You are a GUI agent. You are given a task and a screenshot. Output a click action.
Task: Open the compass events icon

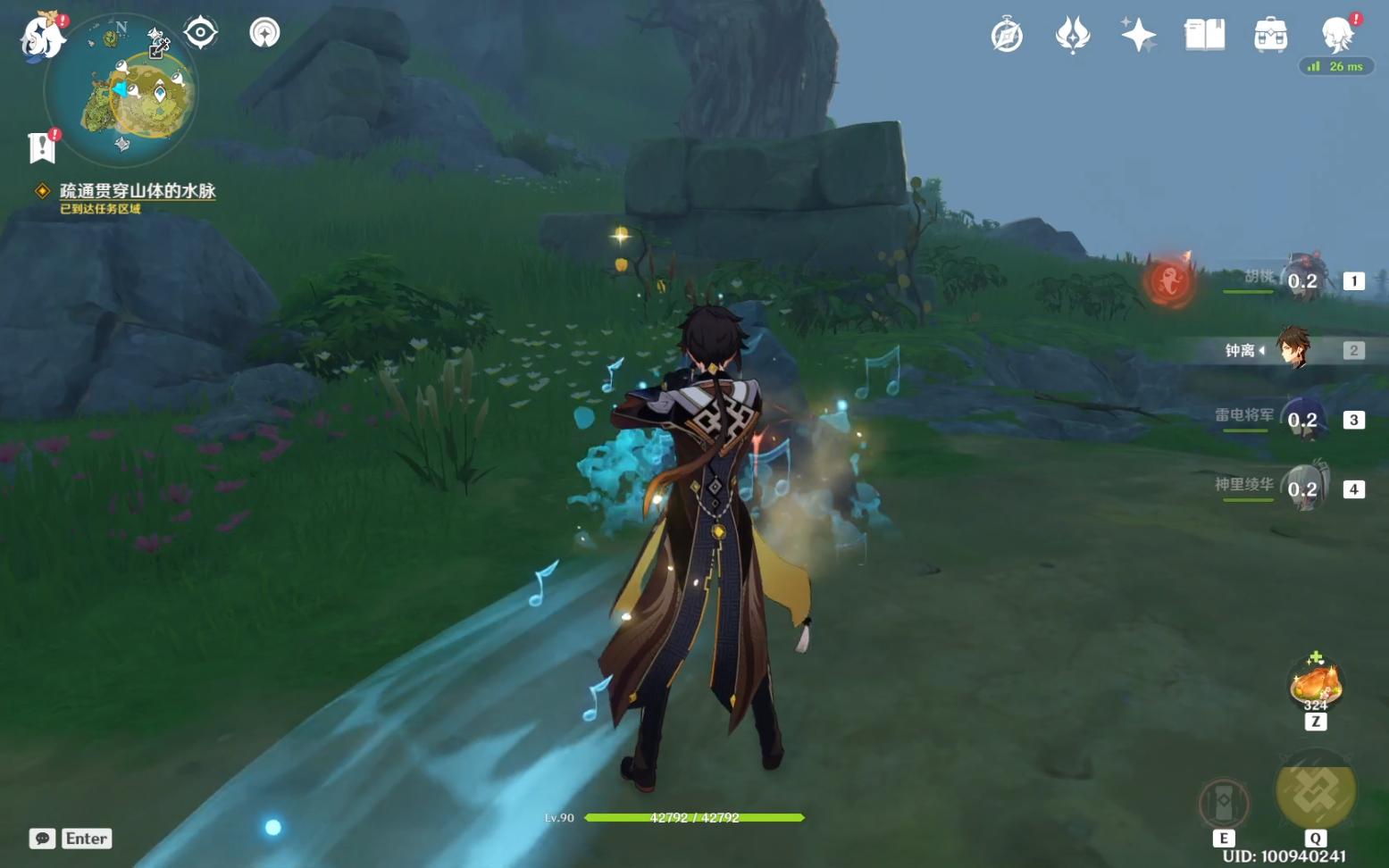(1007, 36)
